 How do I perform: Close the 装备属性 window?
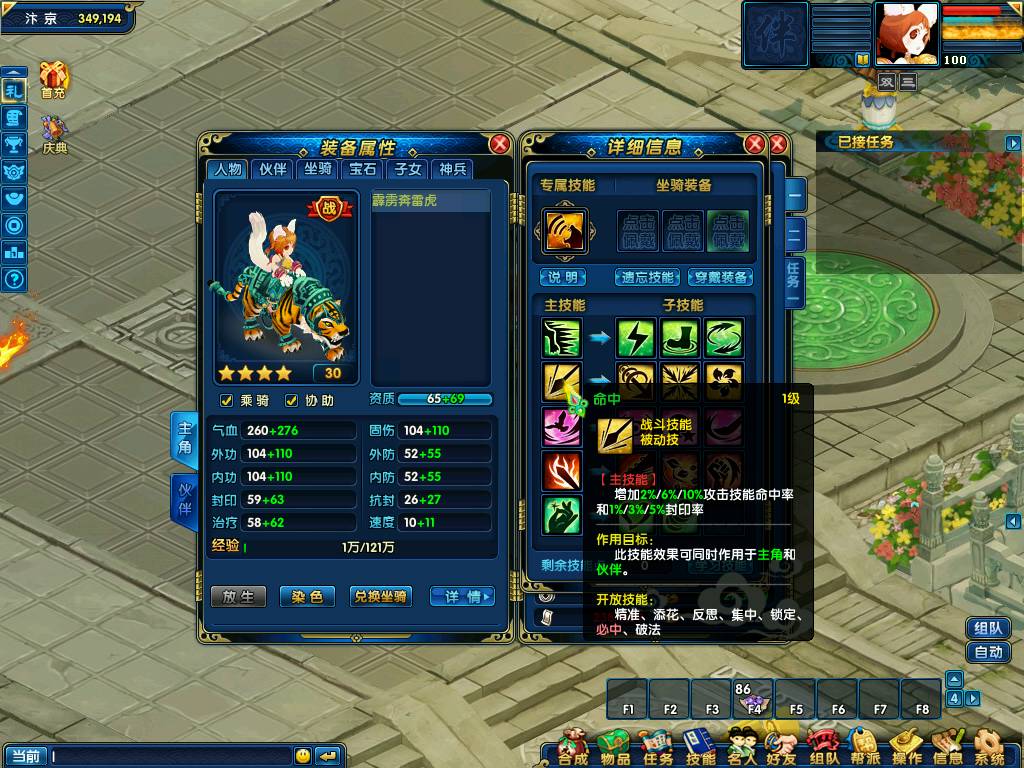[x=499, y=145]
